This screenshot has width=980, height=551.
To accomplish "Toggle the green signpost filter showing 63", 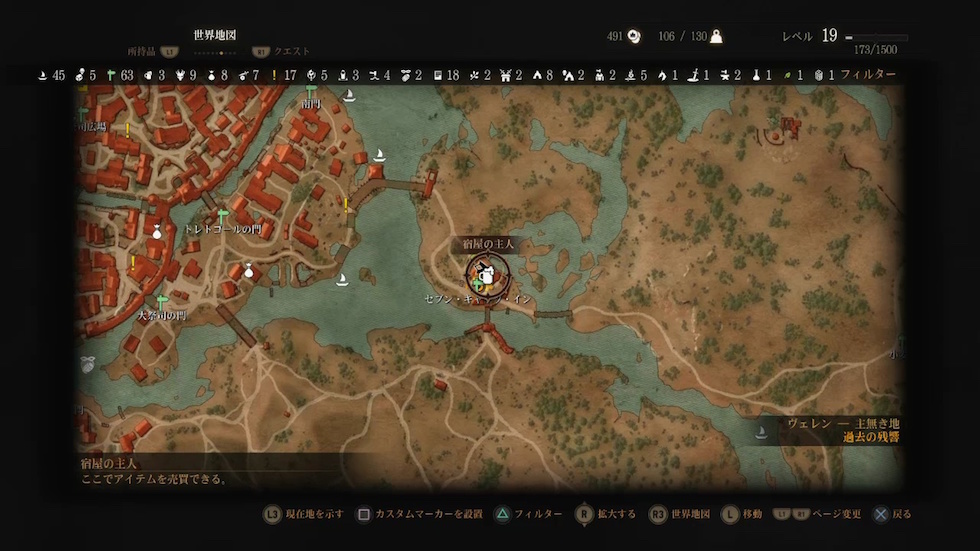I will pyautogui.click(x=112, y=74).
